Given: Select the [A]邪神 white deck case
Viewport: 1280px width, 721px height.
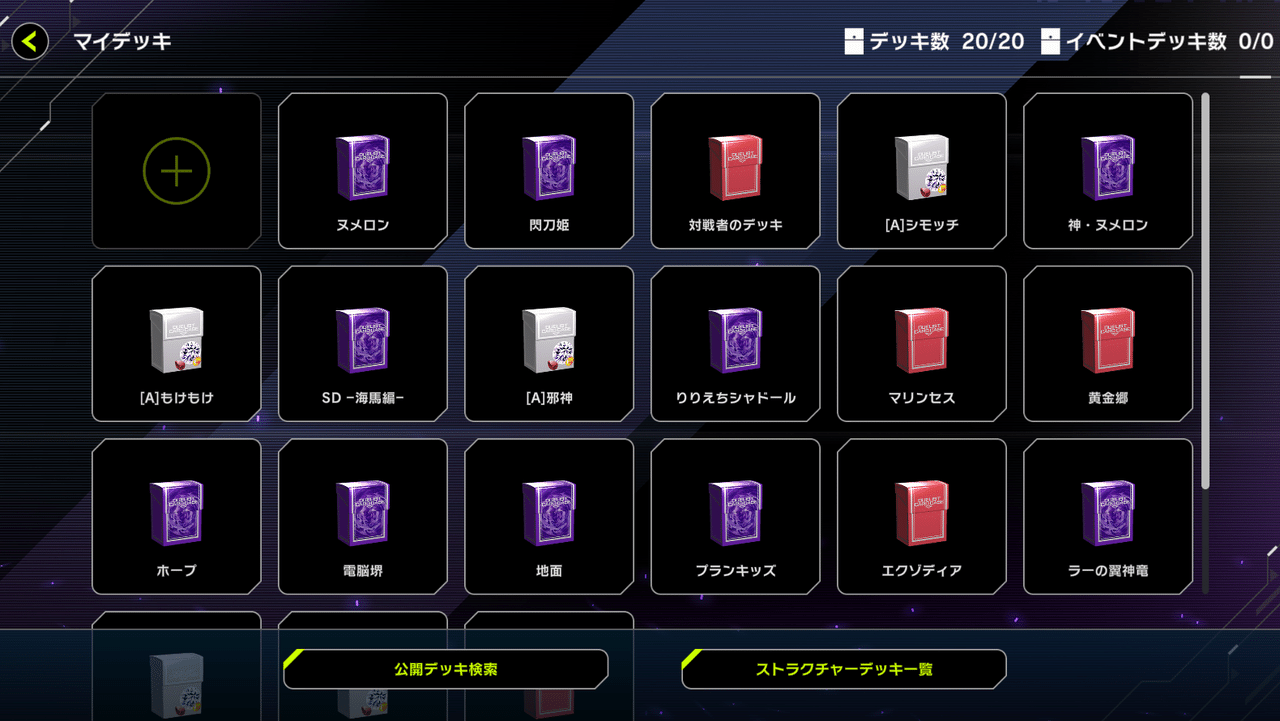Looking at the screenshot, I should click(x=548, y=343).
